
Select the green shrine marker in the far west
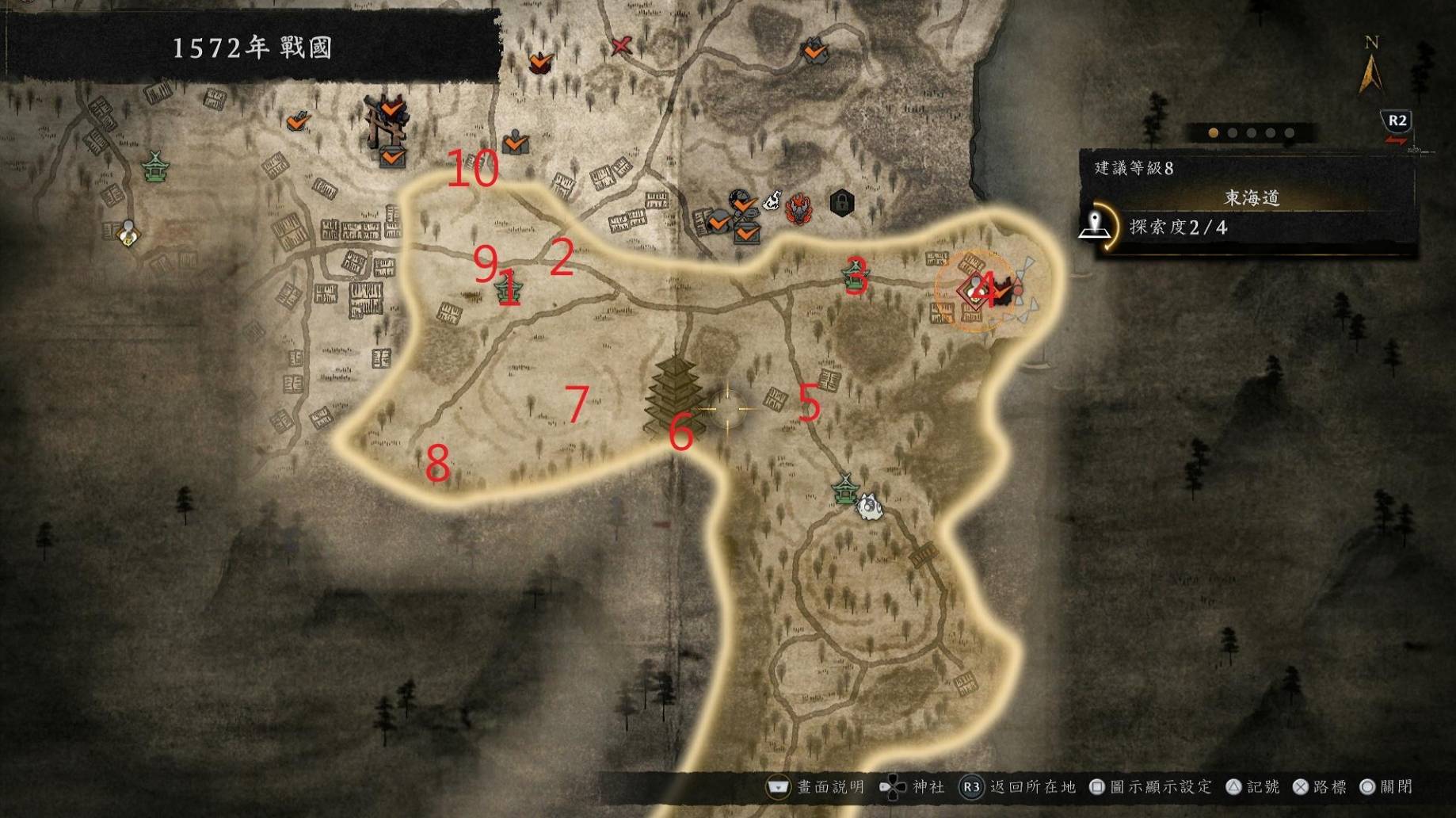pos(155,166)
